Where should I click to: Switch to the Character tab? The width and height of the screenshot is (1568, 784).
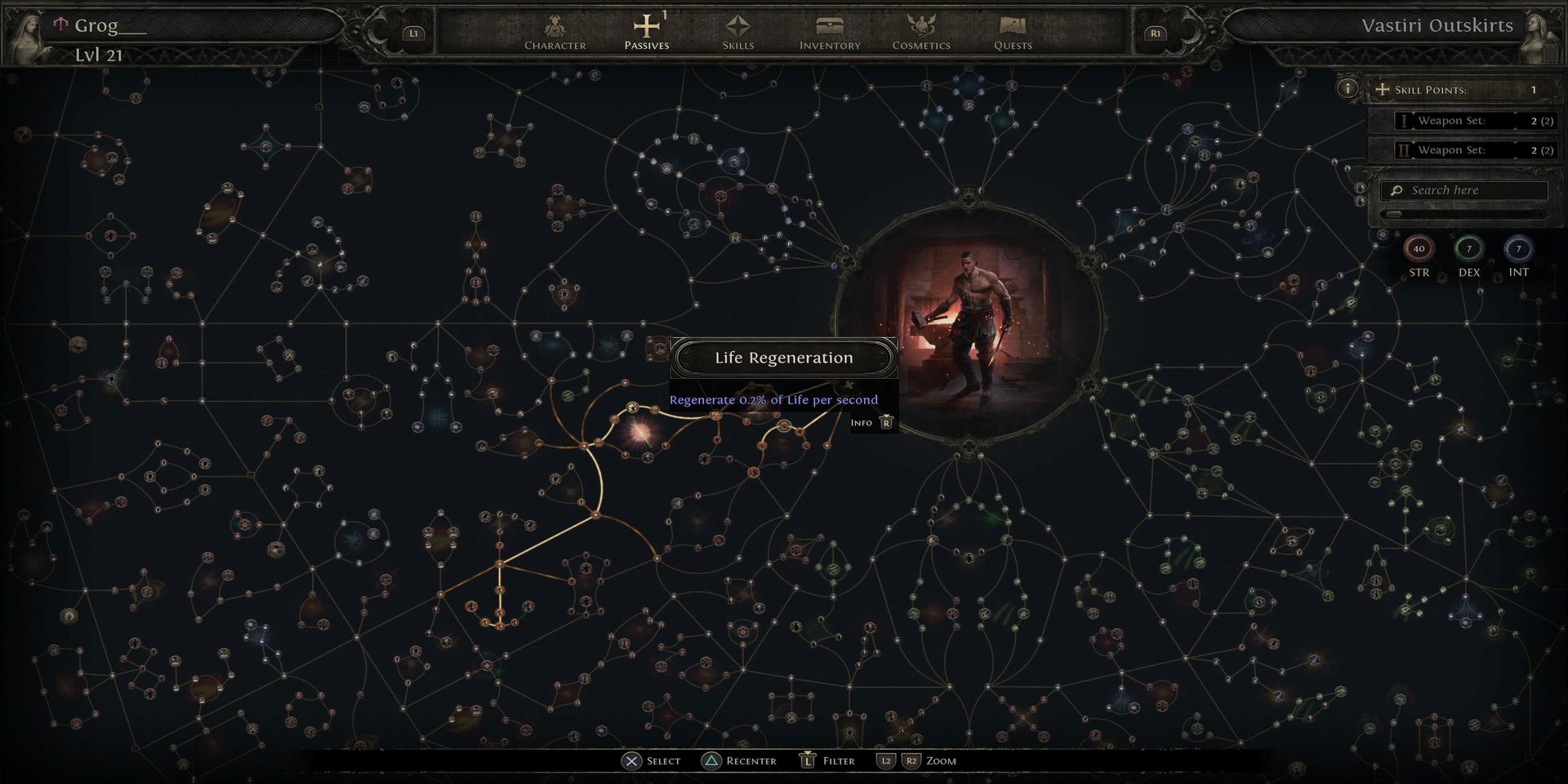tap(555, 33)
